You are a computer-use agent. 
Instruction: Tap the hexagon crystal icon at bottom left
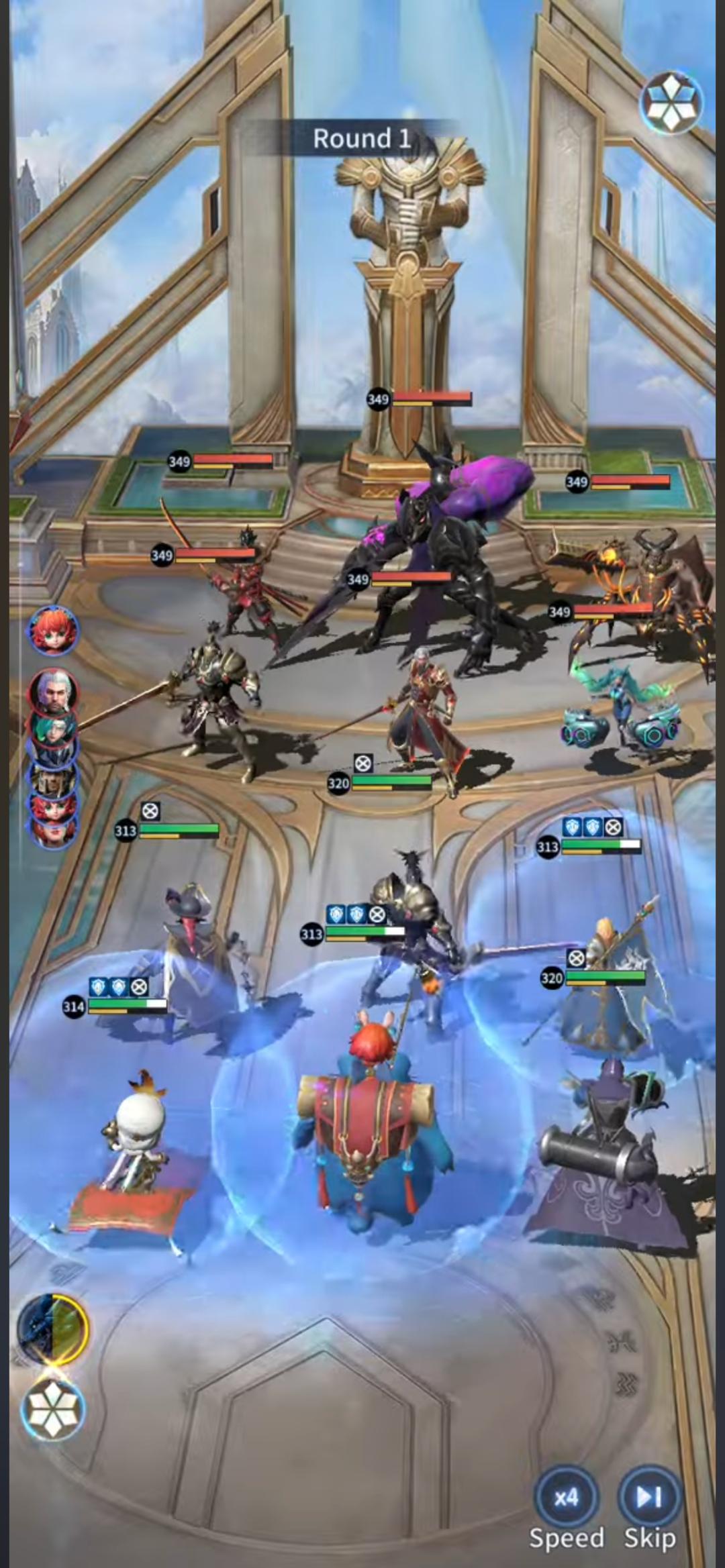[x=53, y=1408]
